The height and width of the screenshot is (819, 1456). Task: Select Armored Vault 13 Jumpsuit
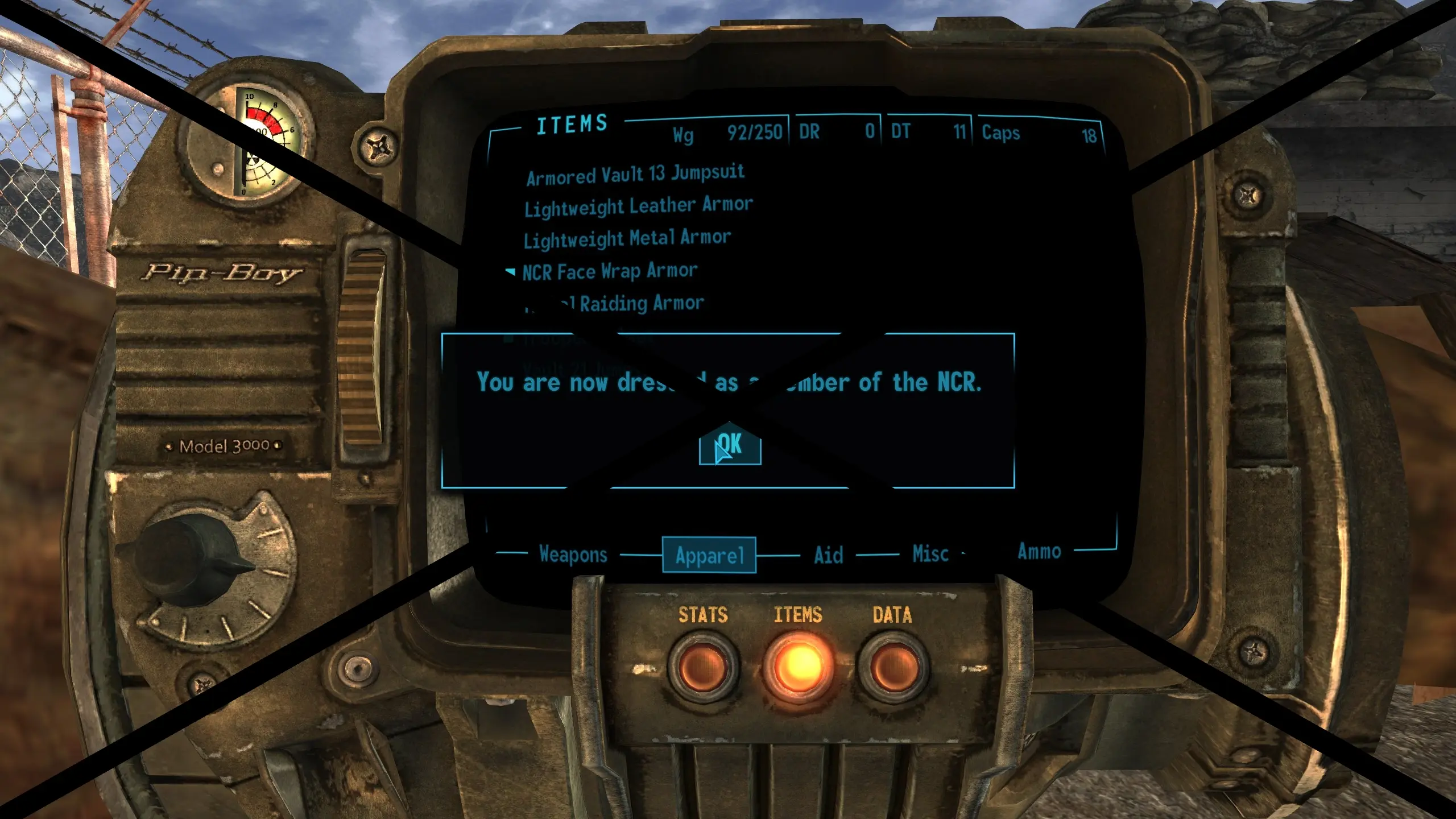[x=635, y=175]
